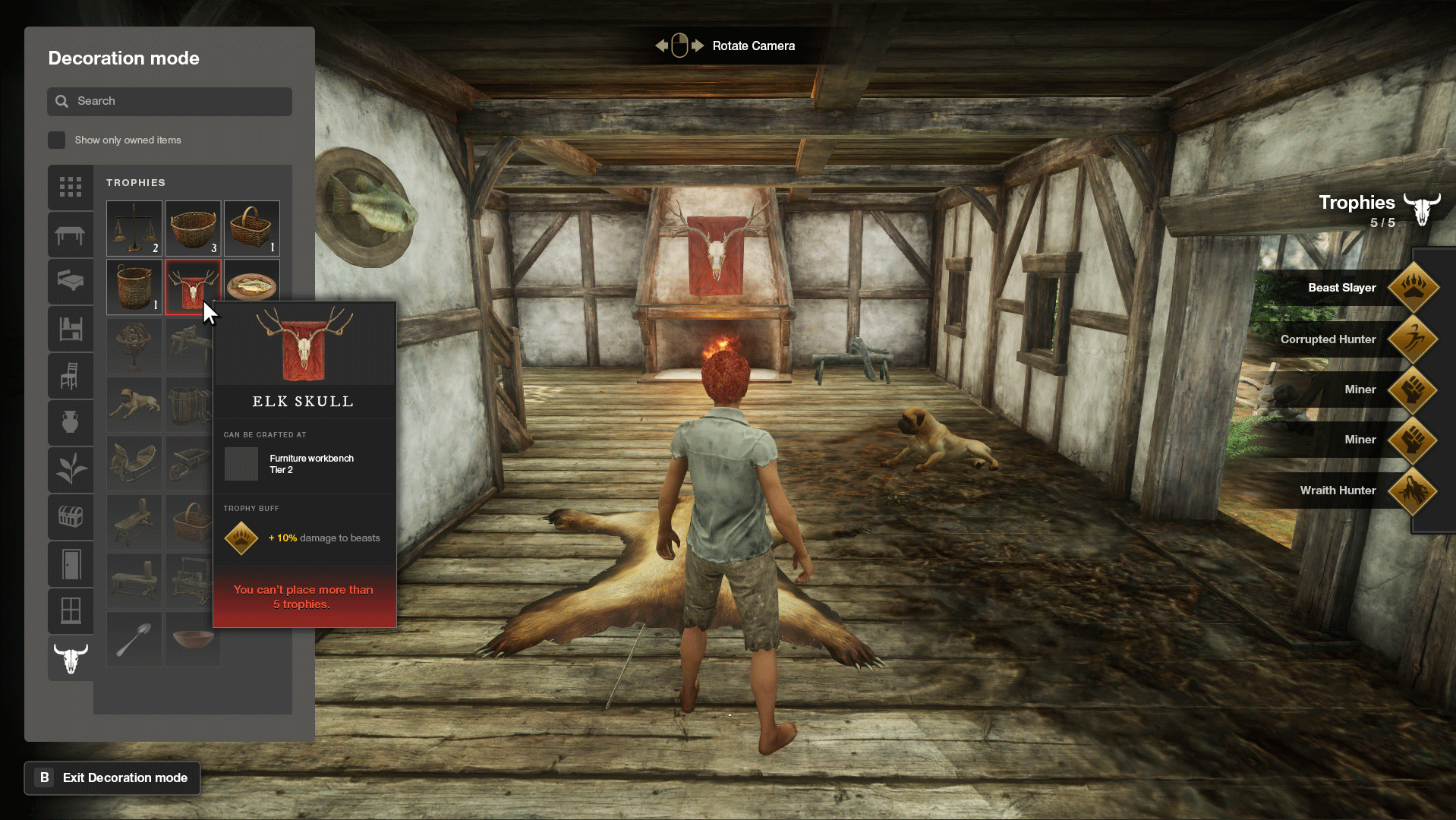Select the handled wicker basket item

coord(252,228)
